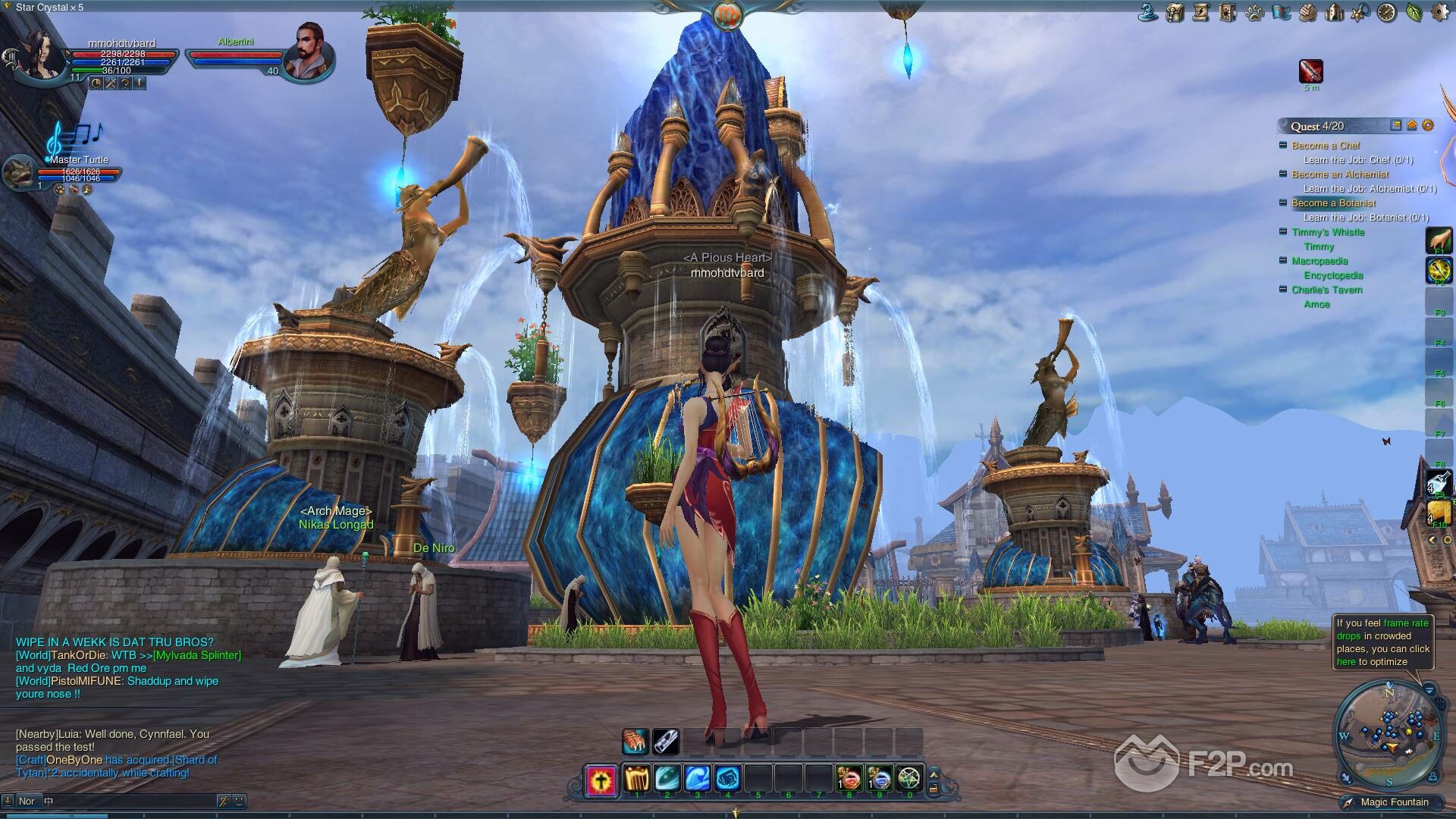Select the Become a Botanist quest
Image resolution: width=1456 pixels, height=819 pixels.
1333,203
